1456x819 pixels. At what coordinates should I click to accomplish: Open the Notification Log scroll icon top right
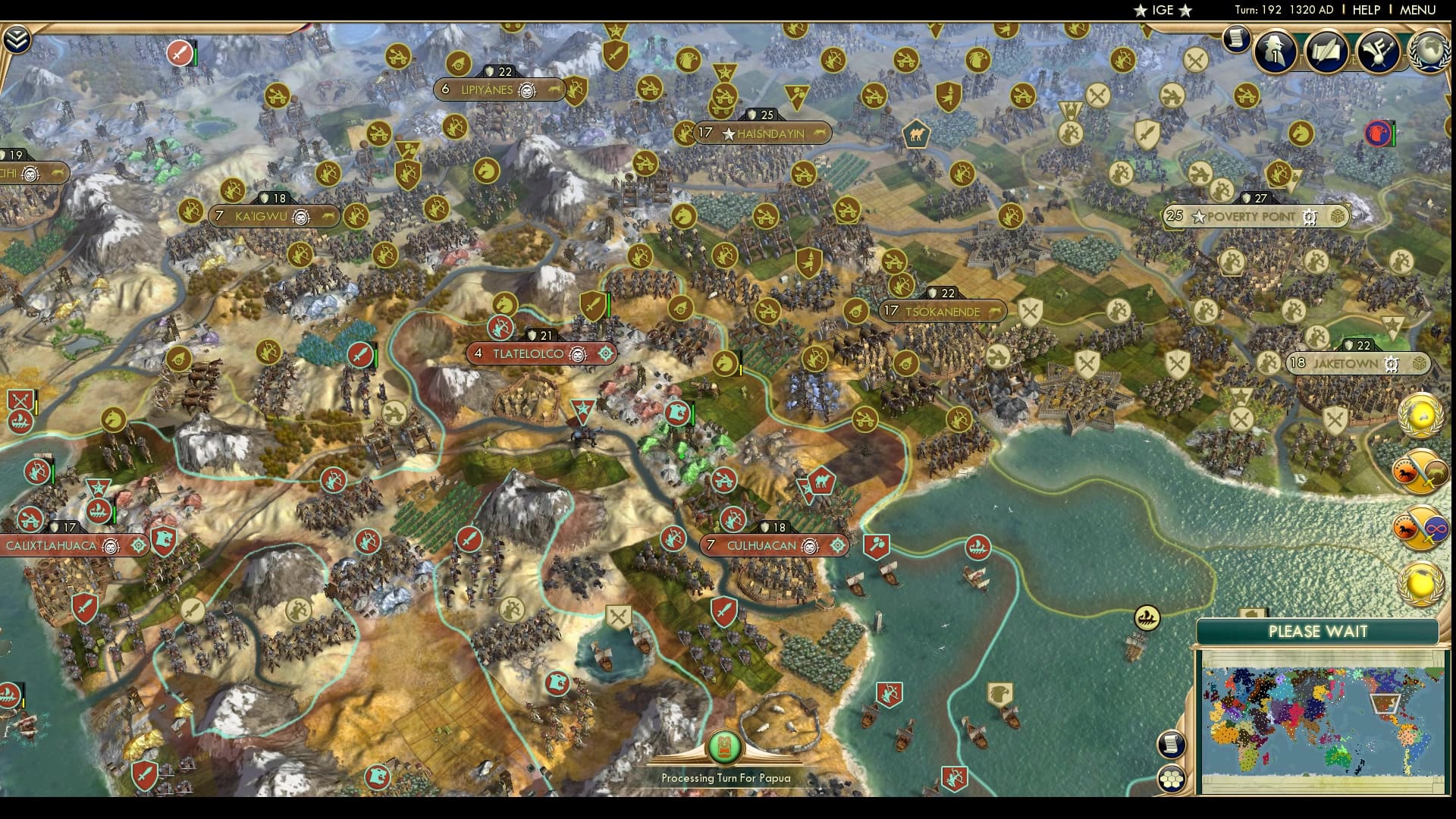pos(1238,42)
